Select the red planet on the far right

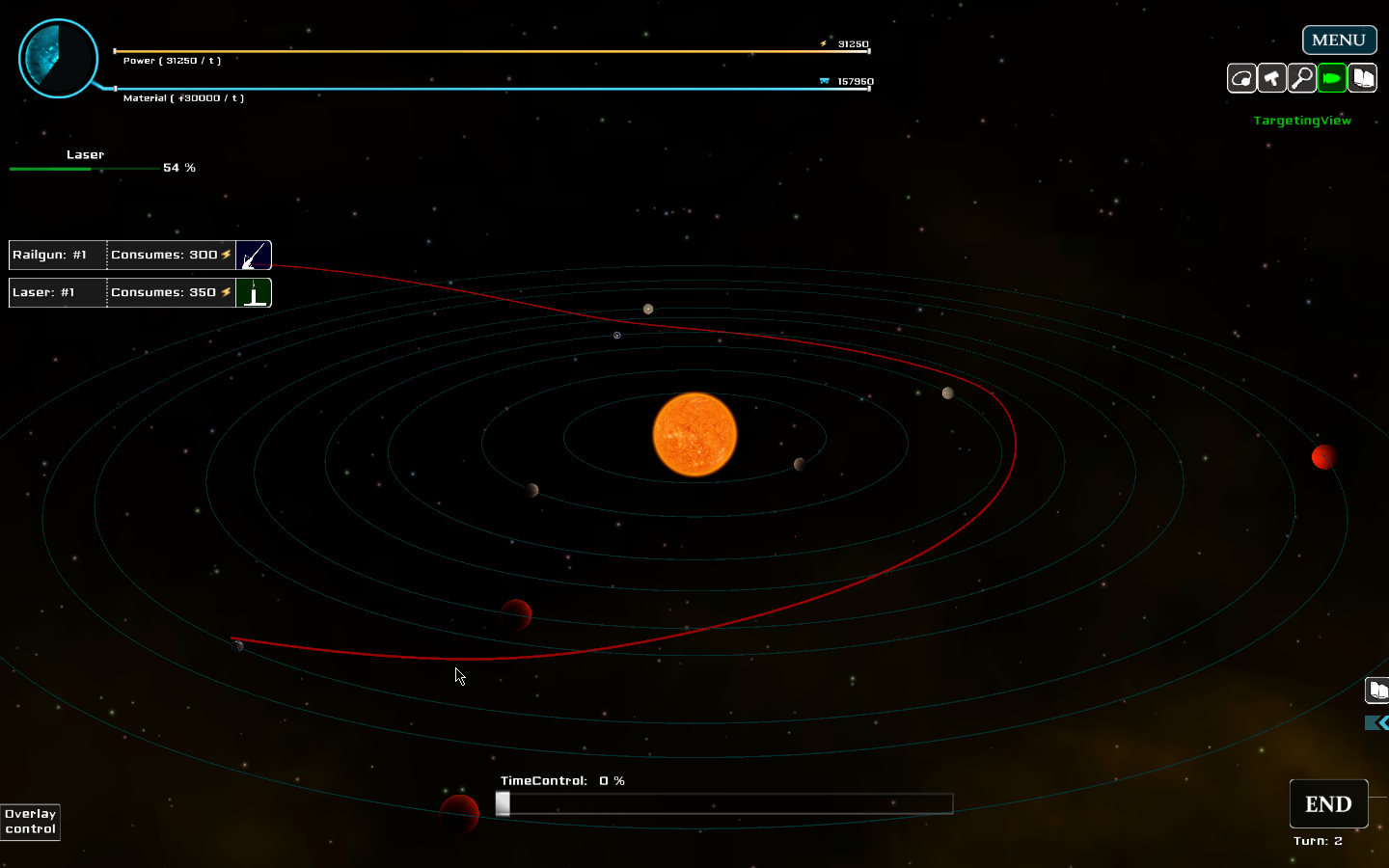[x=1323, y=457]
